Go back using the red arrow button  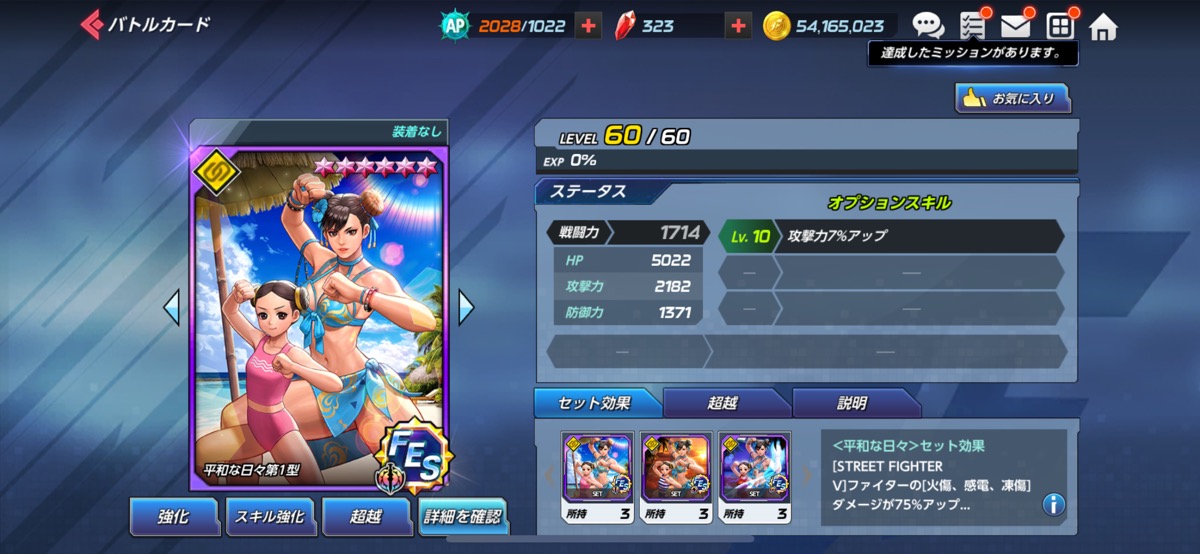(90, 25)
